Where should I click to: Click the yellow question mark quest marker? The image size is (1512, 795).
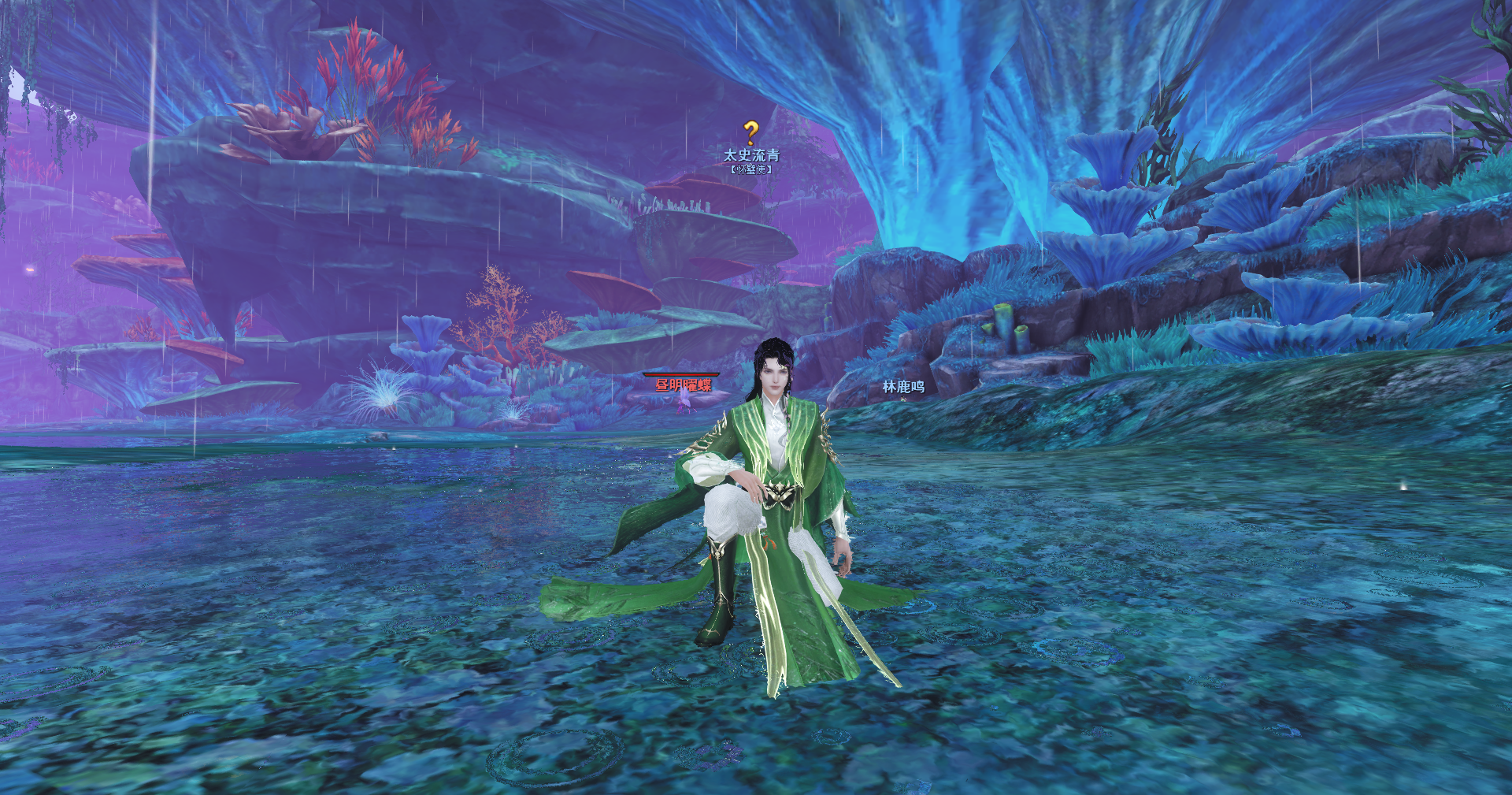[x=750, y=133]
